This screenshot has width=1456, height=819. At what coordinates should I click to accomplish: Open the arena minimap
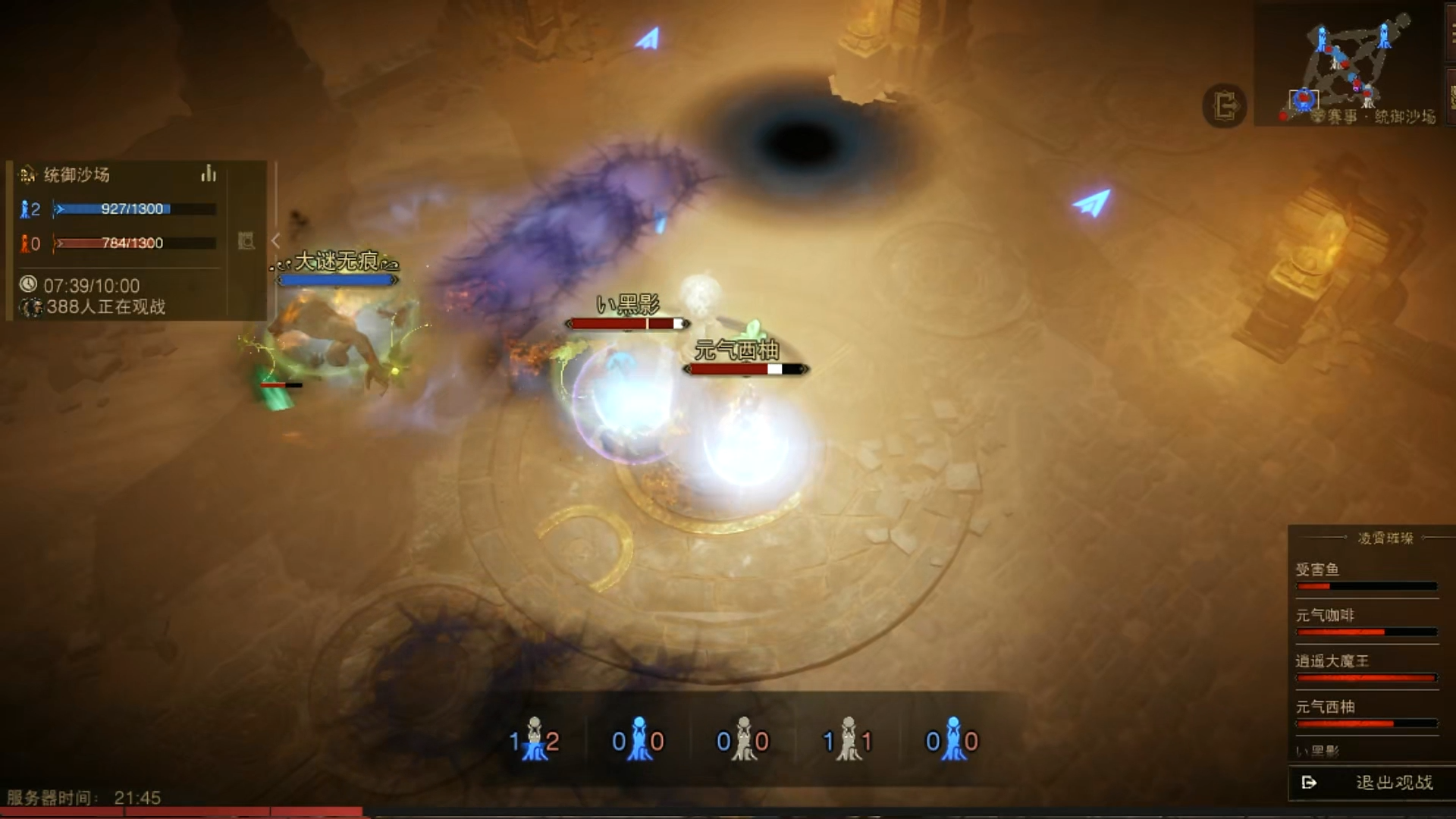pyautogui.click(x=1350, y=64)
